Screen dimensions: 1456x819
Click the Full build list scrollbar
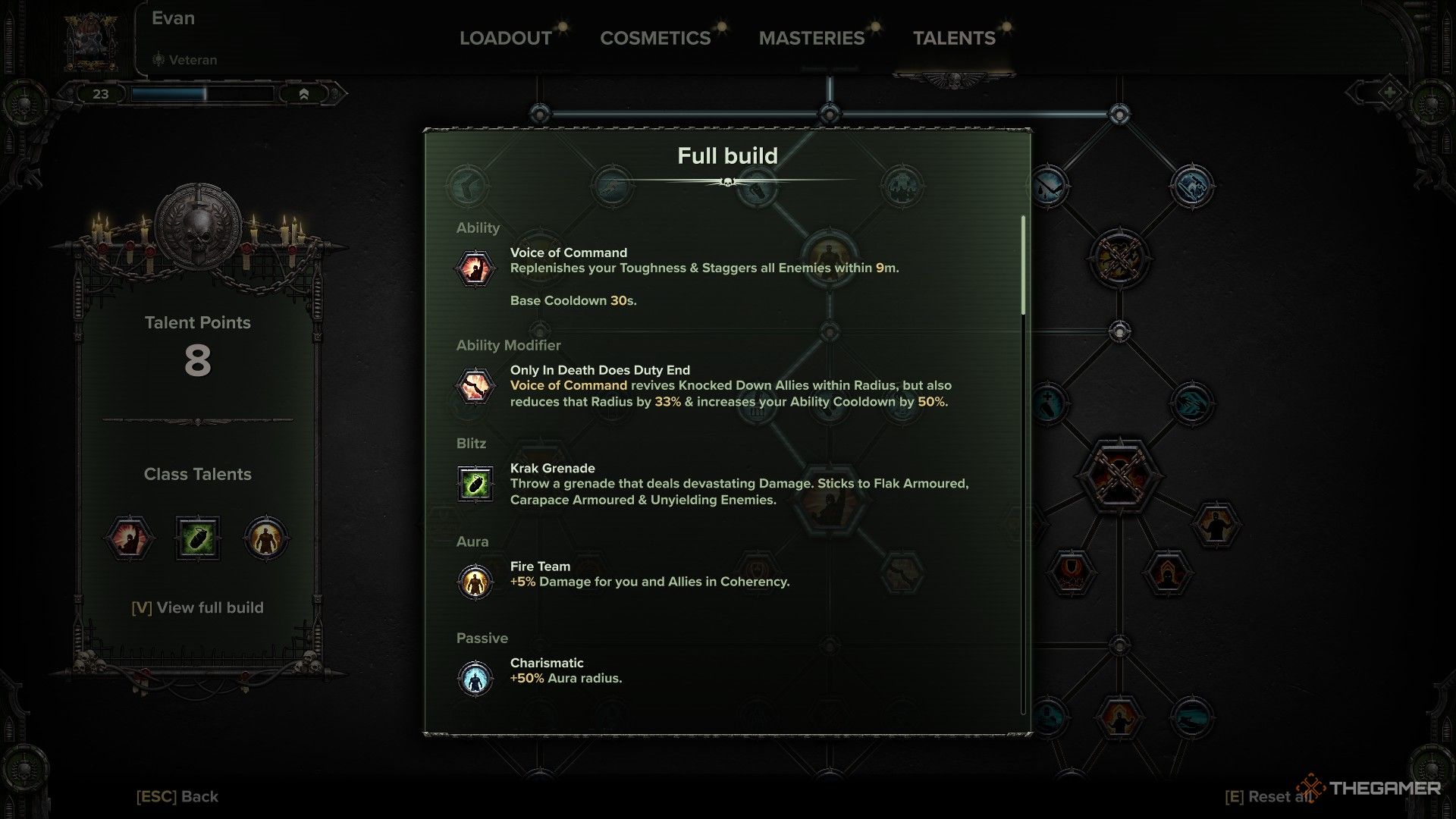coord(1023,265)
